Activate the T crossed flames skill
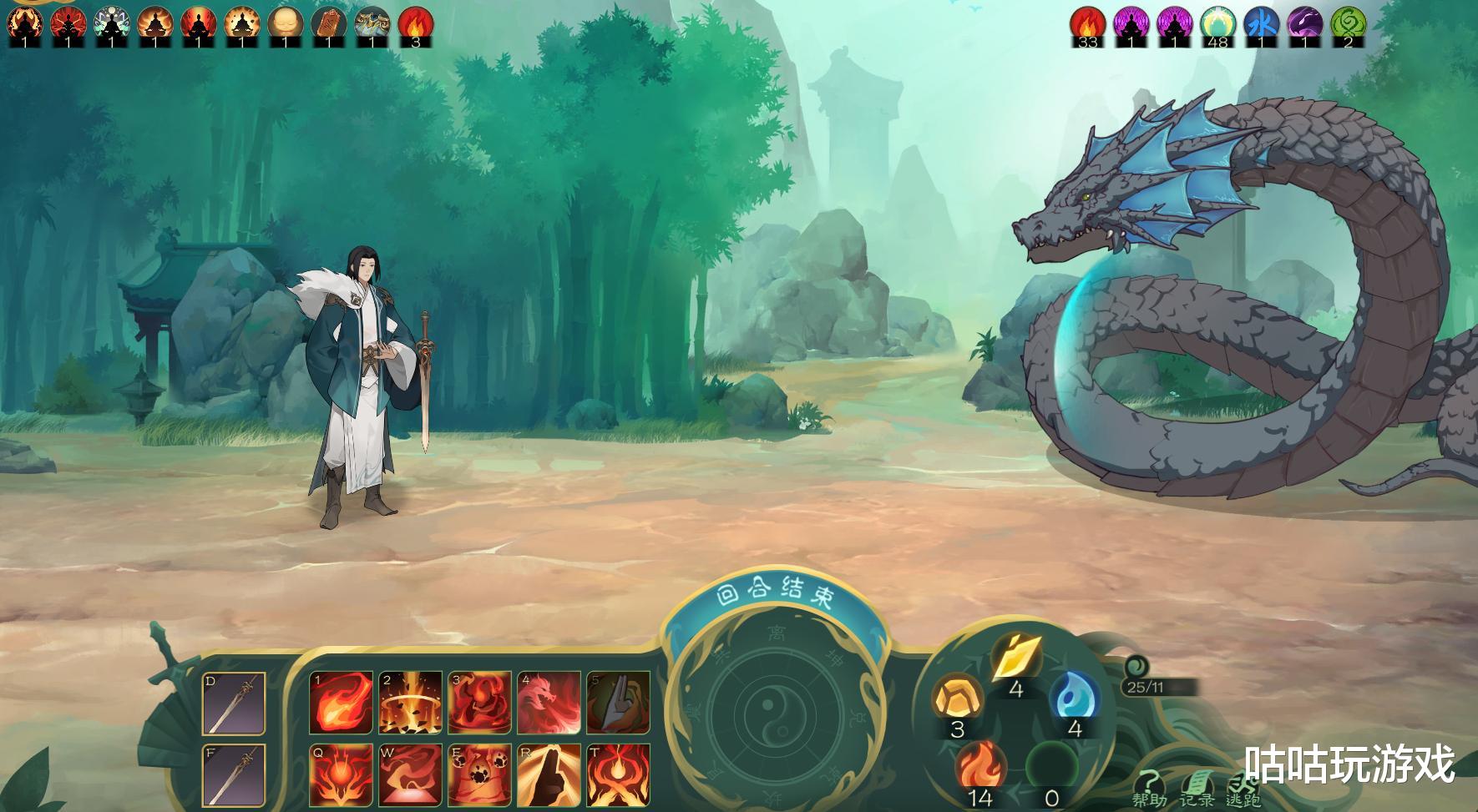Viewport: 1478px width, 812px height. pyautogui.click(x=618, y=774)
